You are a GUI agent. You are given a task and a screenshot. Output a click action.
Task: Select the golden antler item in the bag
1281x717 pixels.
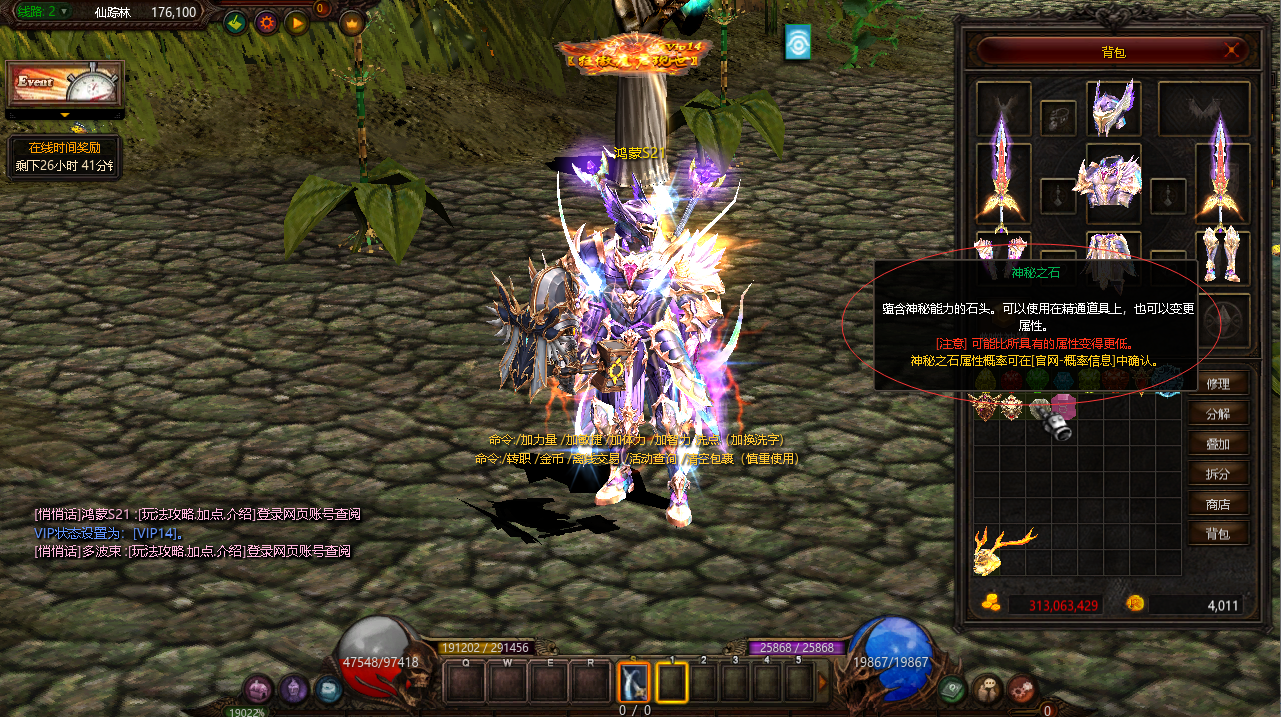click(x=1001, y=549)
